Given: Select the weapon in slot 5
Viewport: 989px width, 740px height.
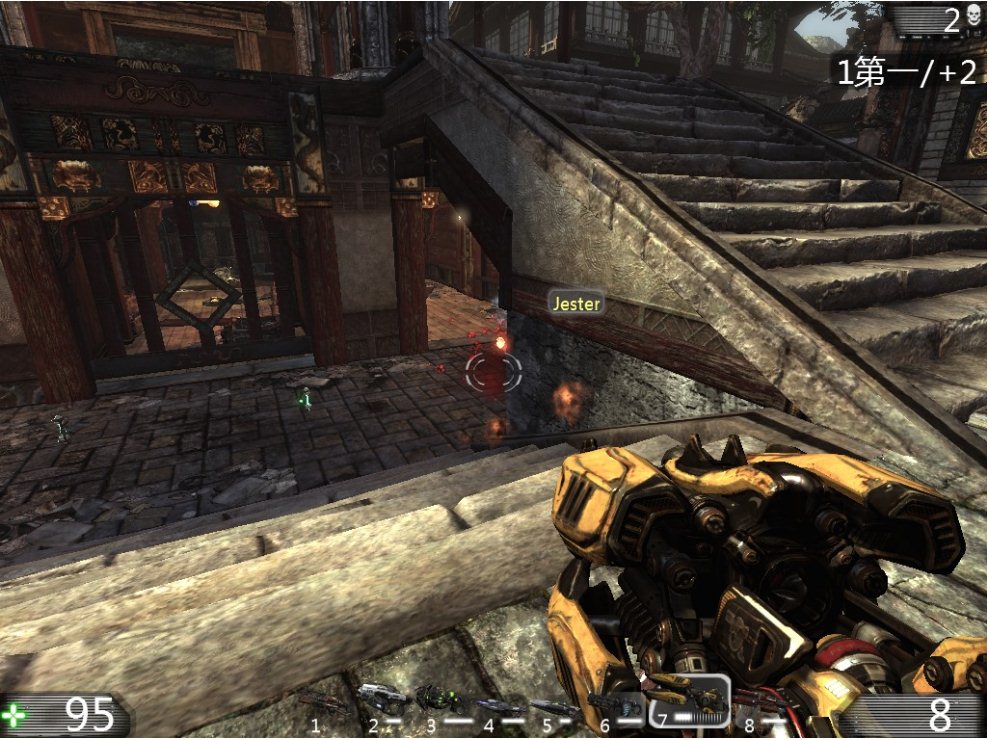Looking at the screenshot, I should tap(555, 707).
